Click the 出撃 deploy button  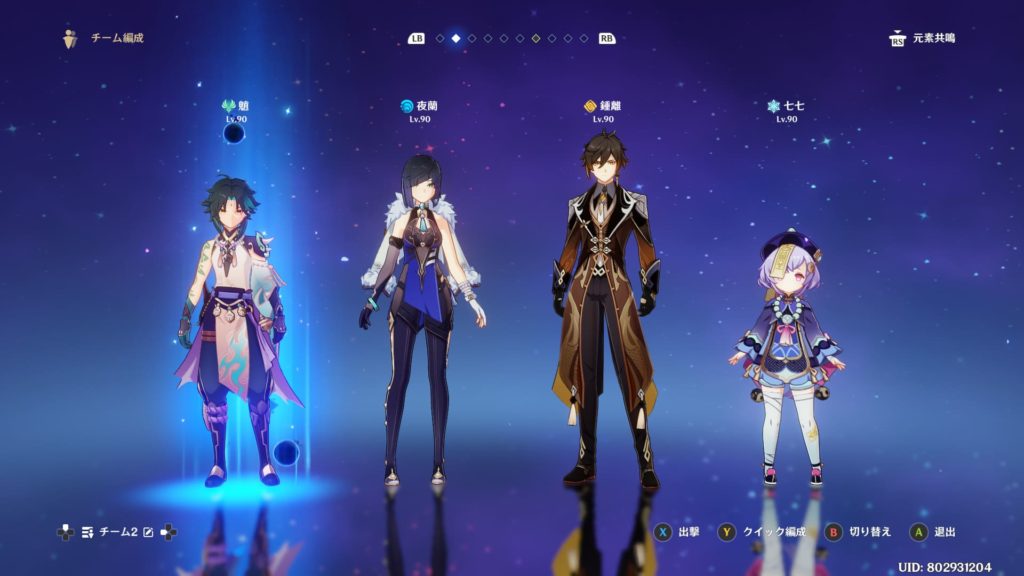coord(676,532)
